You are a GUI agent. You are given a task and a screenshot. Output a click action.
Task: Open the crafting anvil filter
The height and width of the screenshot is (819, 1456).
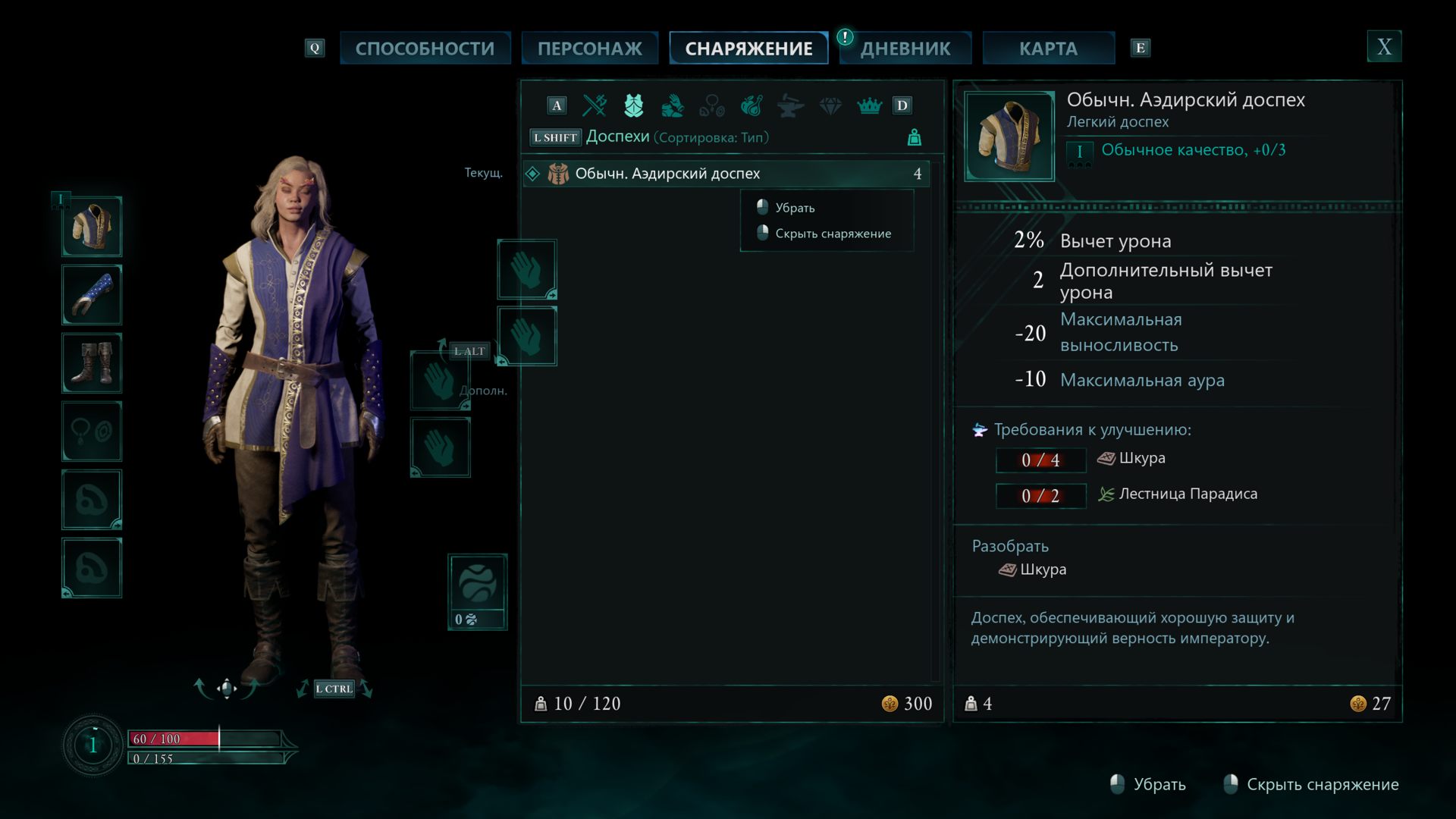click(791, 105)
